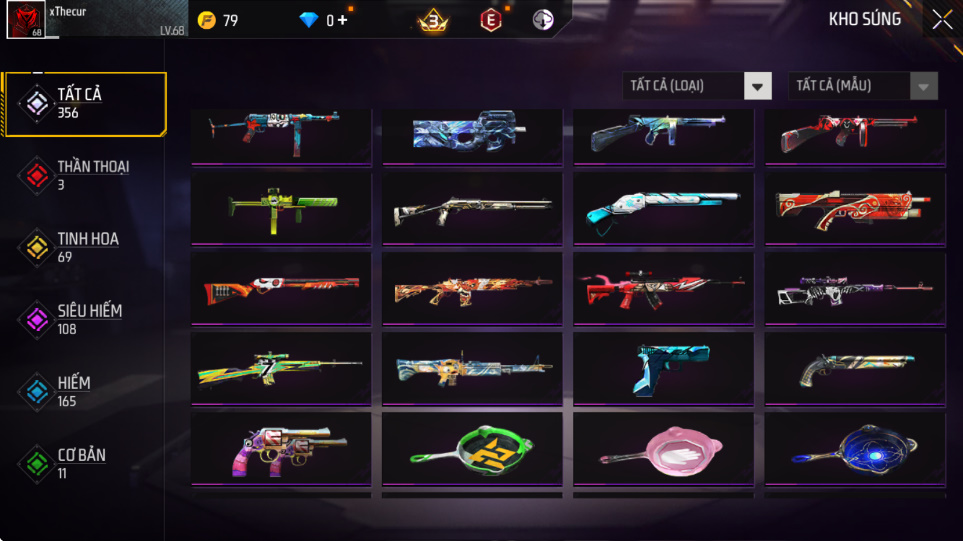Open the Tất Cả (Loại) type dropdown

click(697, 86)
